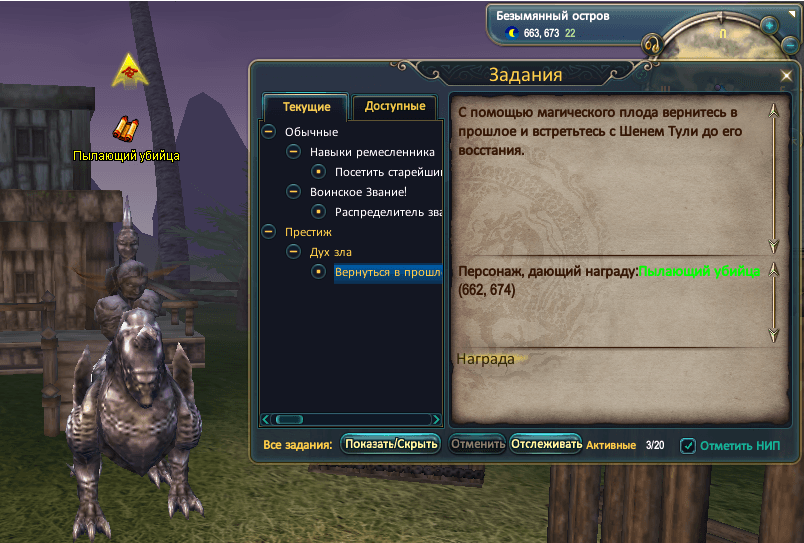Click the Показать/Скрыть button
Image resolution: width=804 pixels, height=543 pixels.
(390, 444)
